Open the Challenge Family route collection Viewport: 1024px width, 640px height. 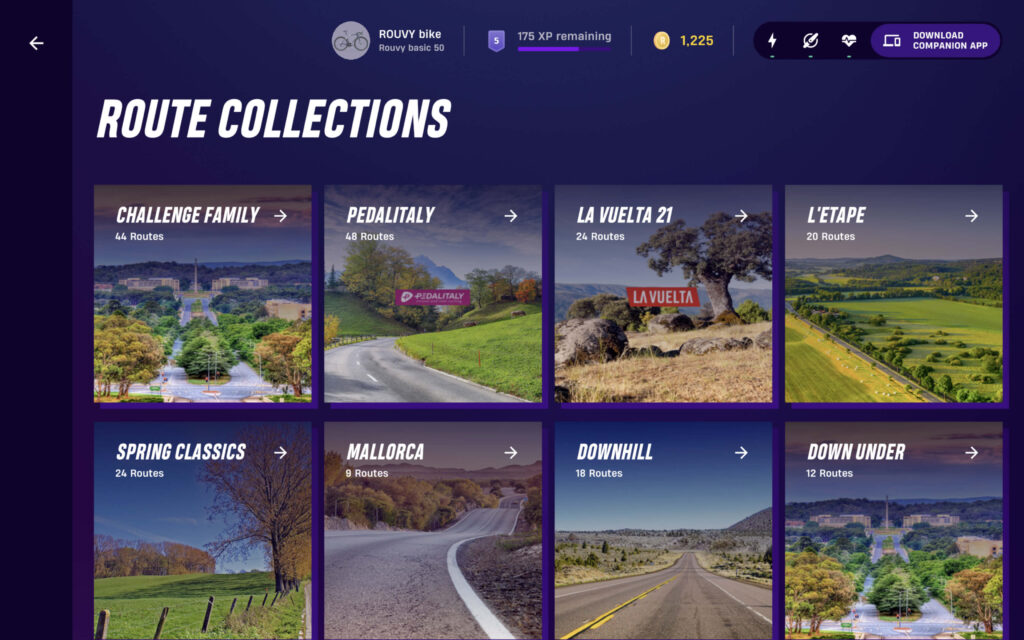[203, 294]
